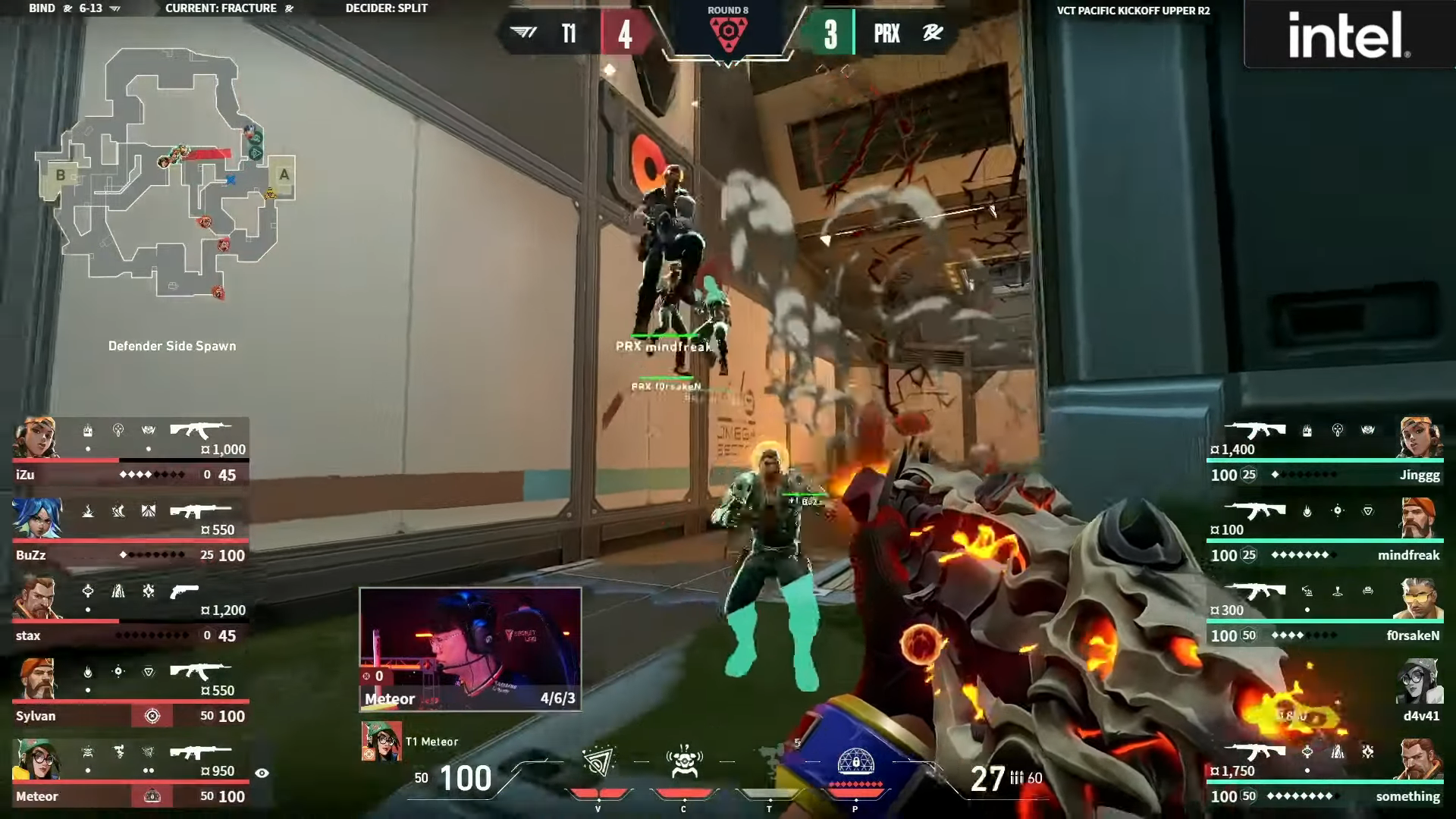
Task: Select Meteor's row in the player list
Action: pos(129,773)
